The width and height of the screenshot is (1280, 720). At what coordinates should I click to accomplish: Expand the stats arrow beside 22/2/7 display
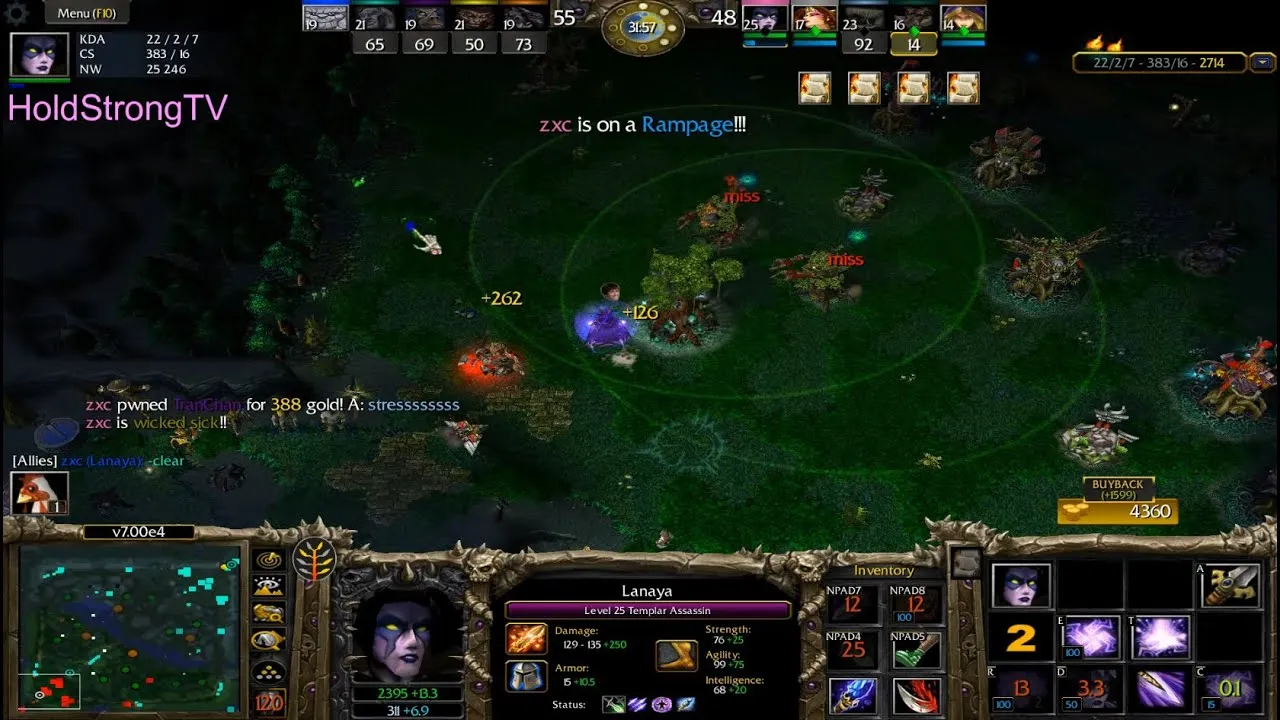pos(1262,62)
